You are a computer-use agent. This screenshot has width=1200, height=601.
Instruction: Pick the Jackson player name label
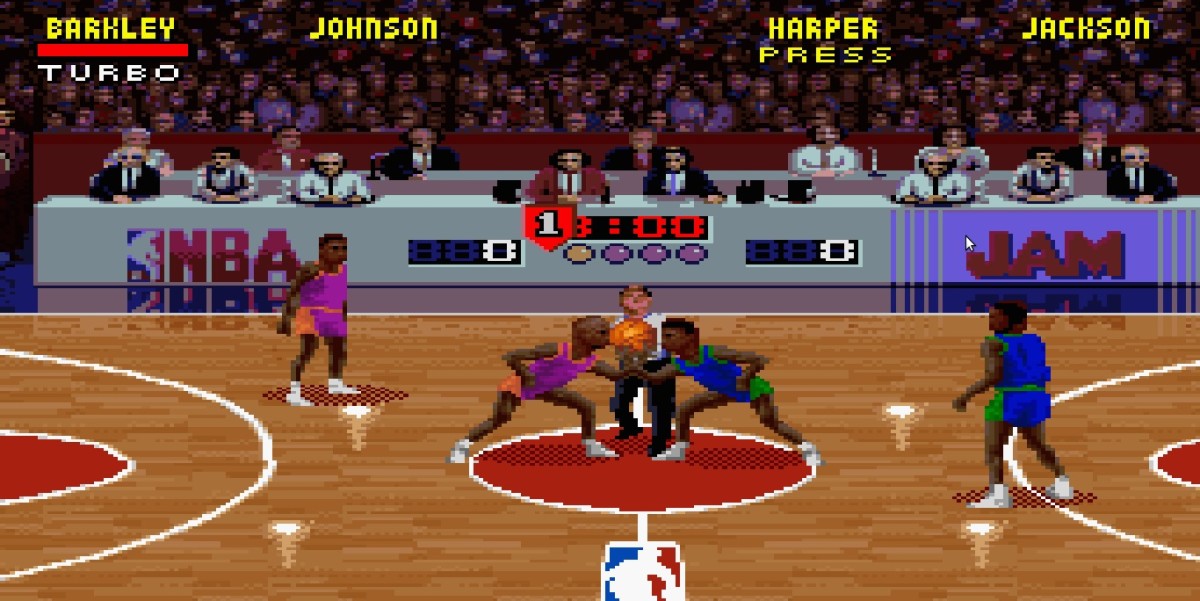[x=1086, y=28]
